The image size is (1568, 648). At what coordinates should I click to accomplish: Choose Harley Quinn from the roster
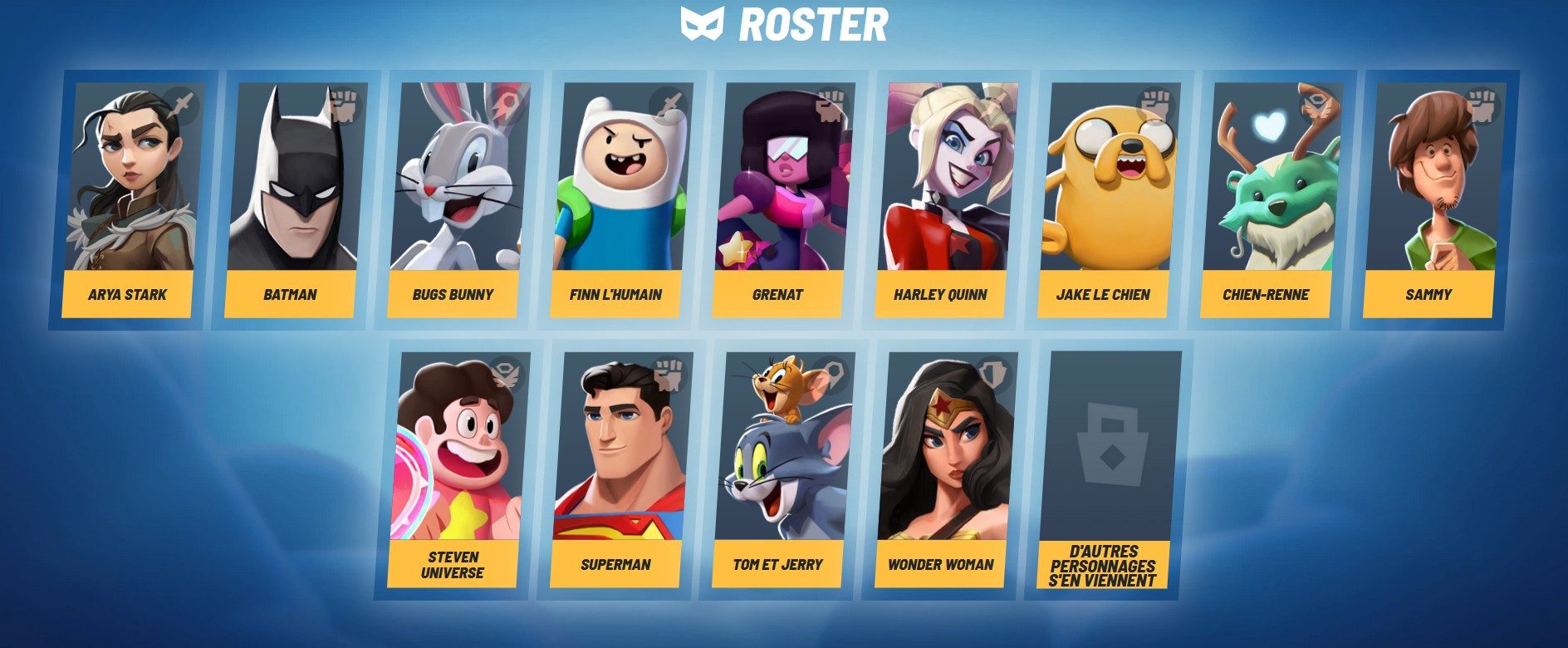point(943,199)
